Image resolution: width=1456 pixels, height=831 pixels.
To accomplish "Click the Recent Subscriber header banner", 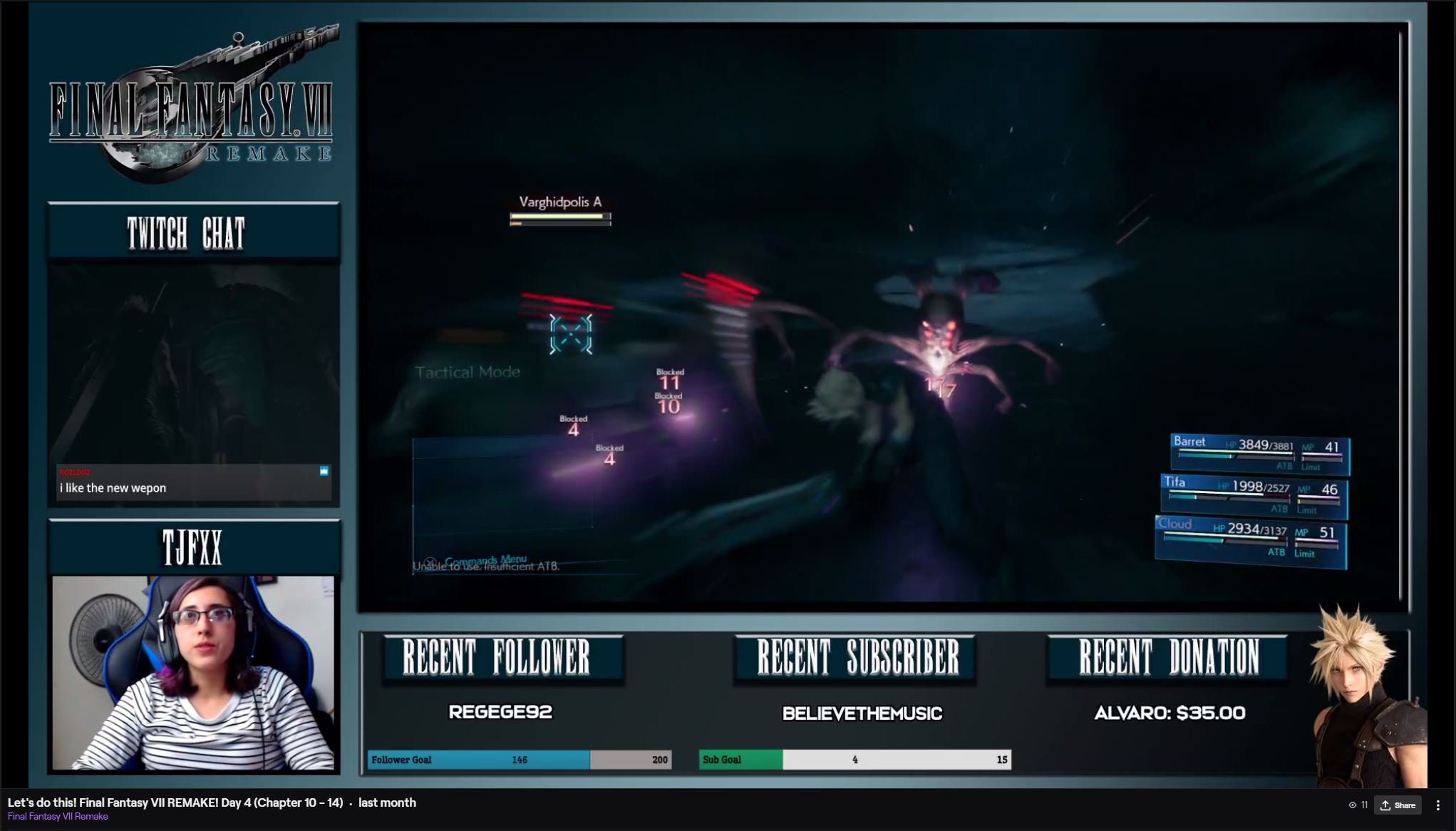I will [x=854, y=656].
